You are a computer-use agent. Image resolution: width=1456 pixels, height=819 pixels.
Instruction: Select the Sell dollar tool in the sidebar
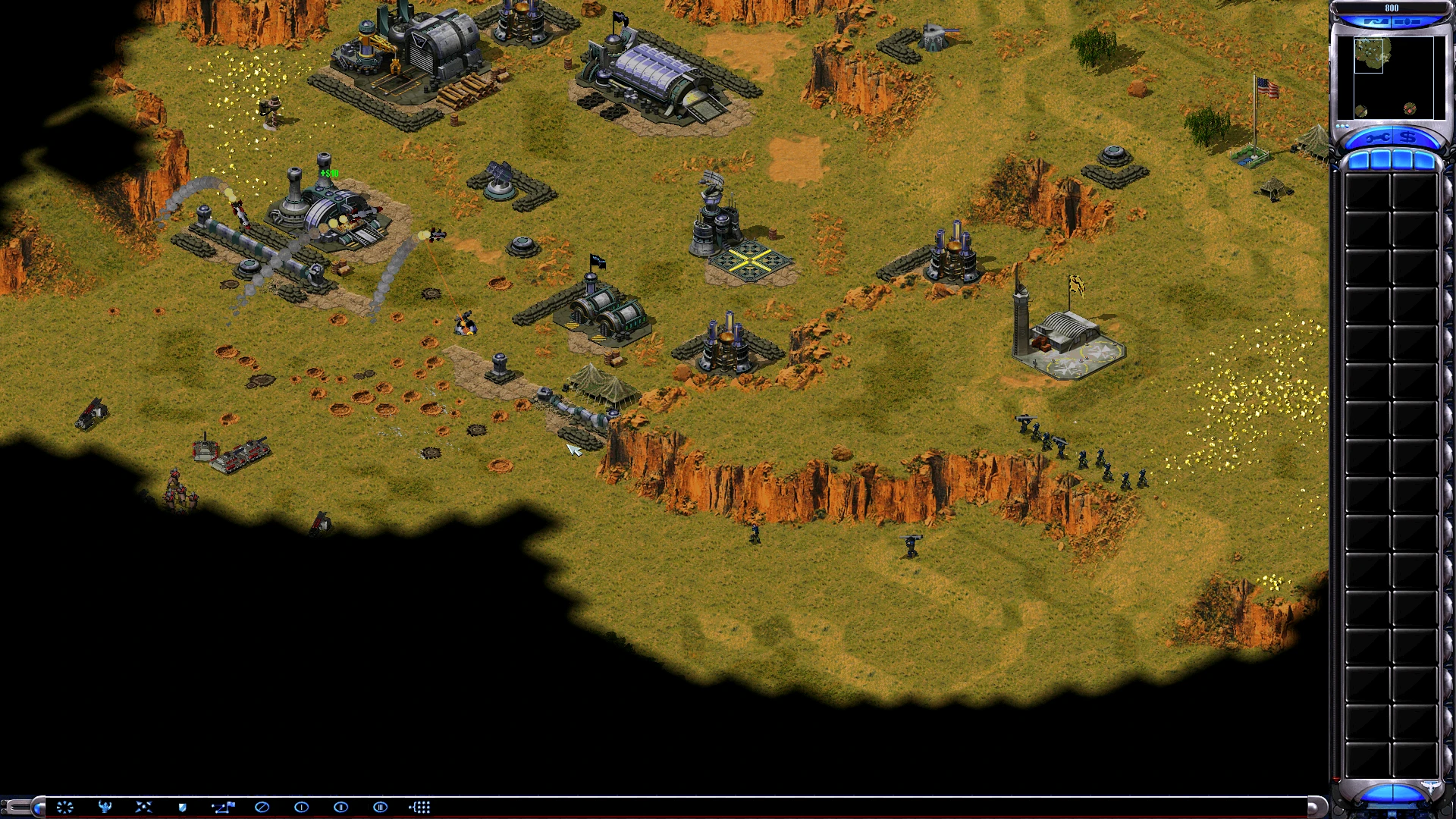(1408, 137)
